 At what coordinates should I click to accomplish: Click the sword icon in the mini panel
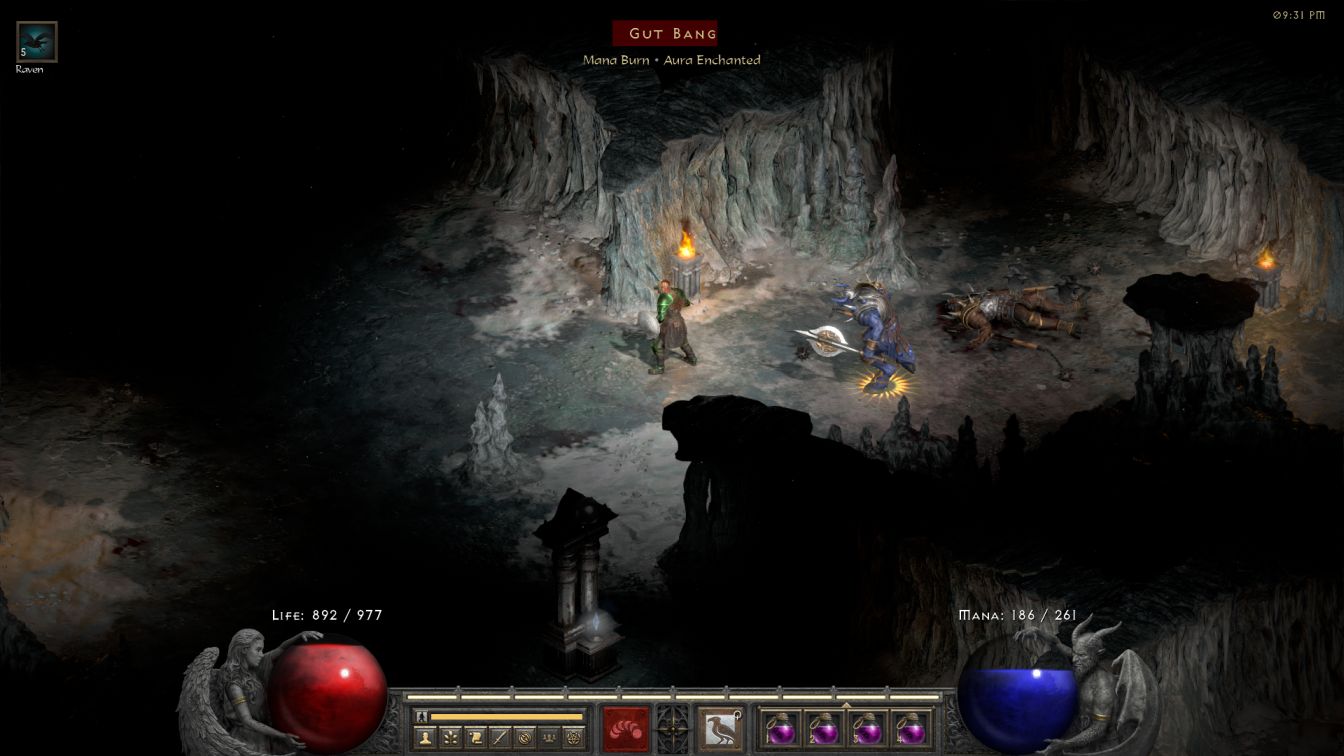point(500,738)
